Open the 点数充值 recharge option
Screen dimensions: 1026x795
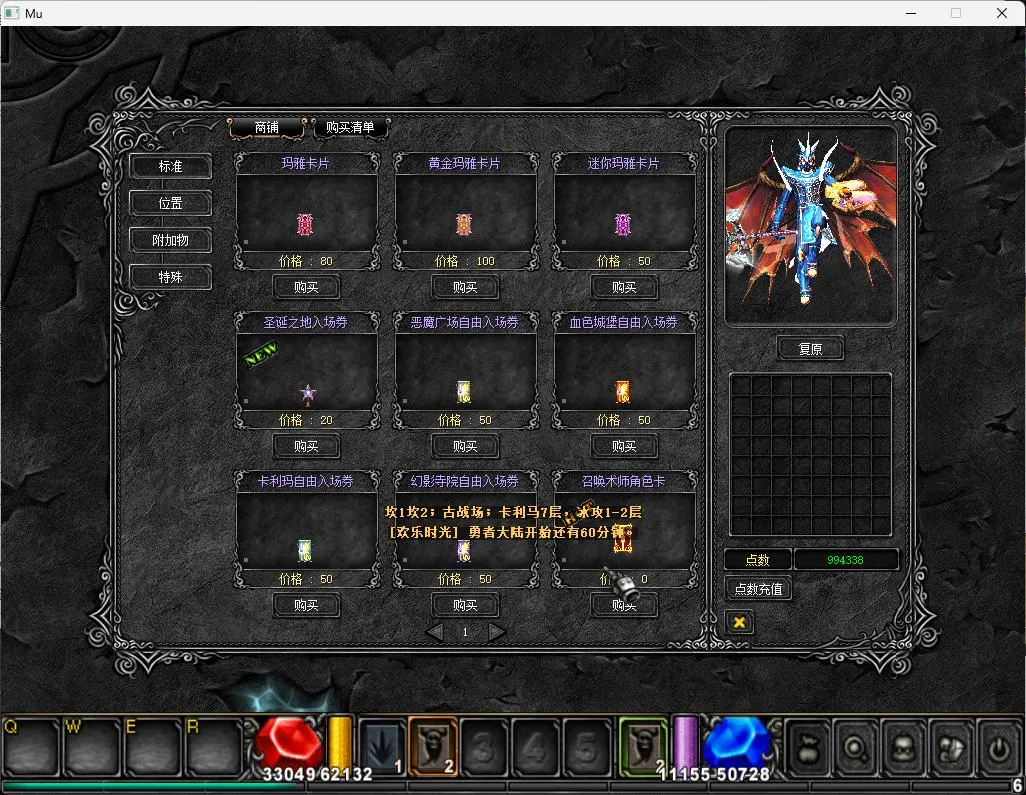tap(758, 589)
